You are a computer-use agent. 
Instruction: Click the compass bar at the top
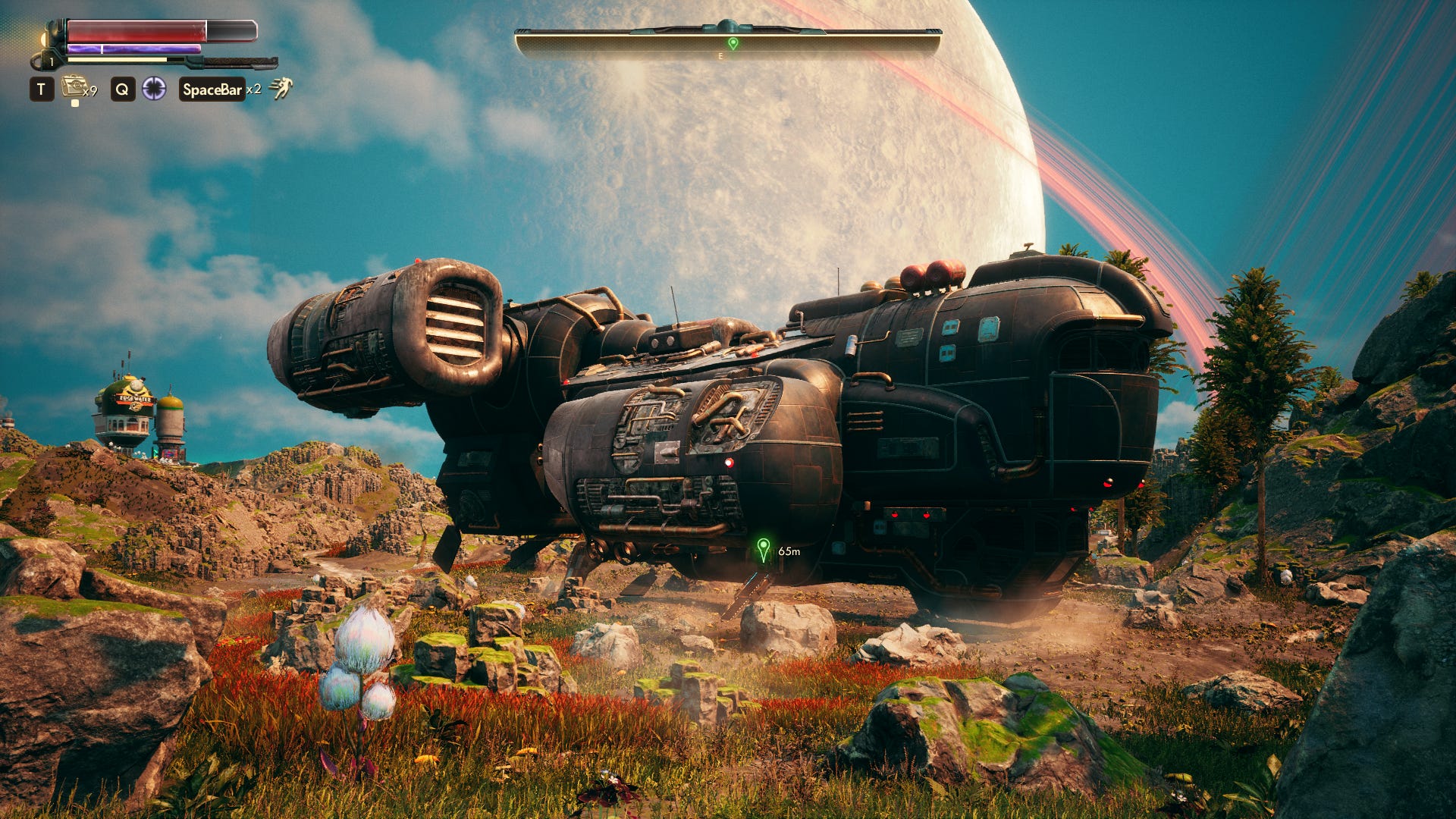(728, 42)
